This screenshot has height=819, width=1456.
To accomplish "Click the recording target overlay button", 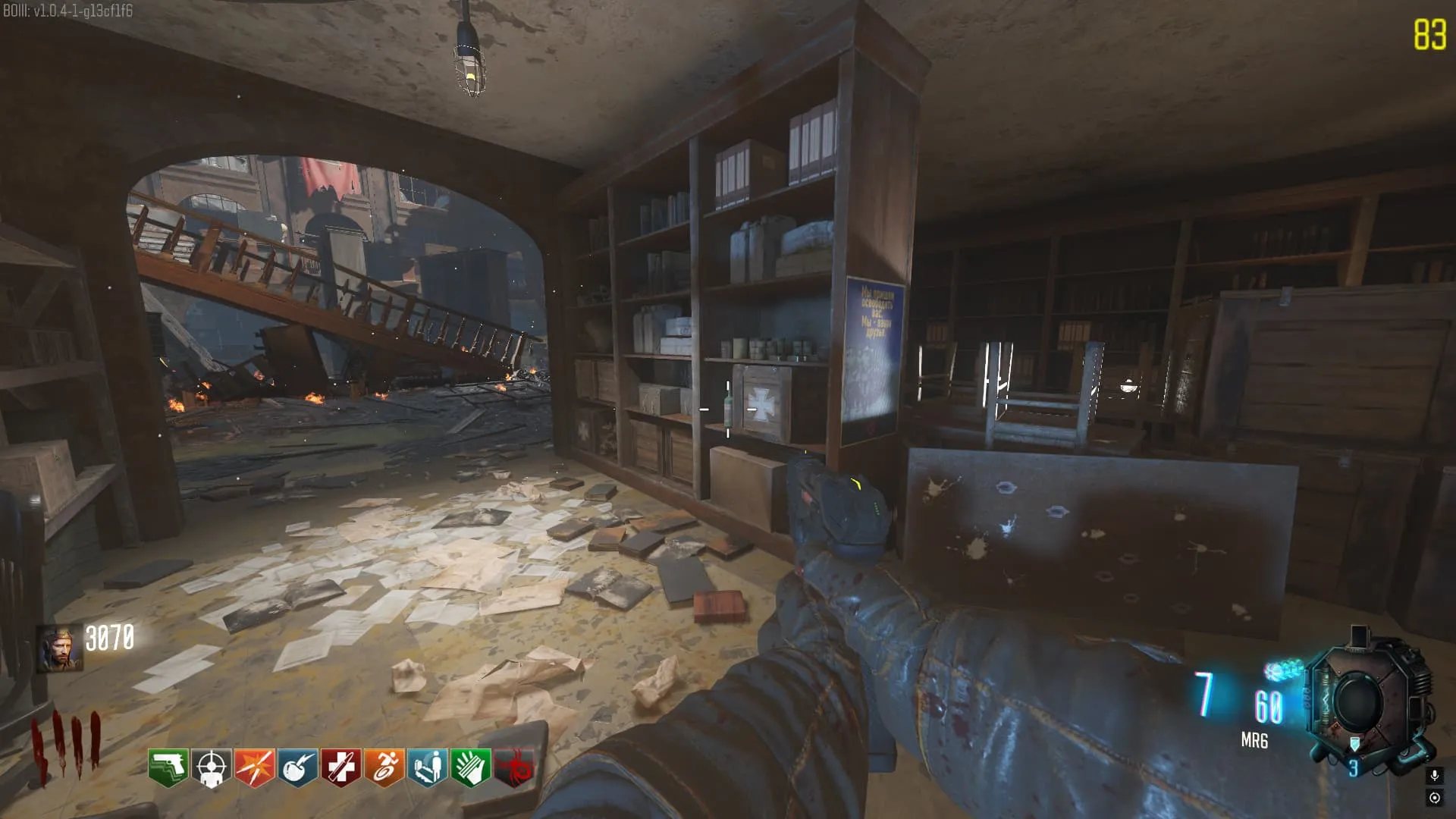I will click(x=1434, y=797).
